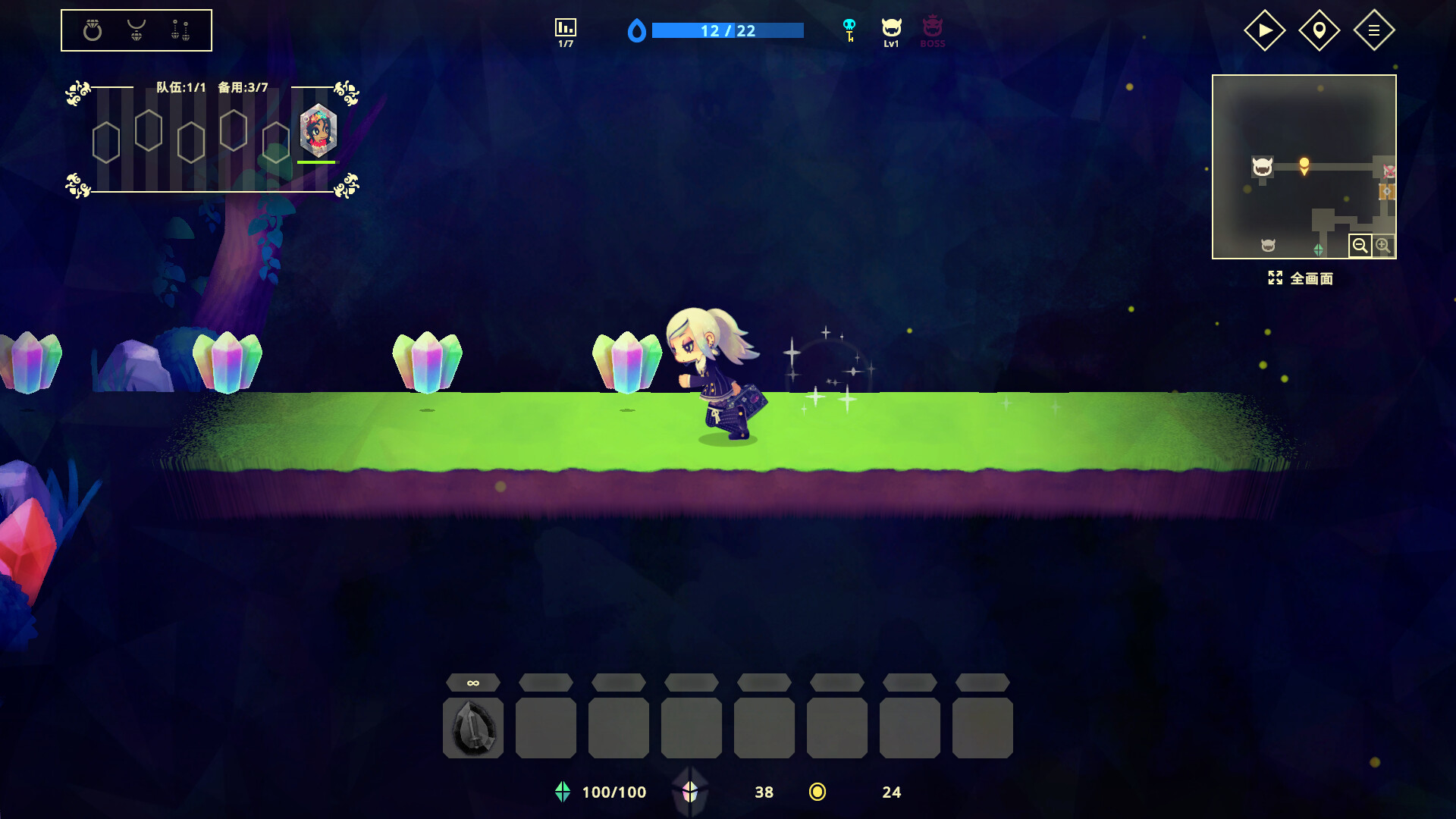The width and height of the screenshot is (1456, 819).
Task: Toggle minimap zoom in magnifier
Action: pyautogui.click(x=1385, y=245)
